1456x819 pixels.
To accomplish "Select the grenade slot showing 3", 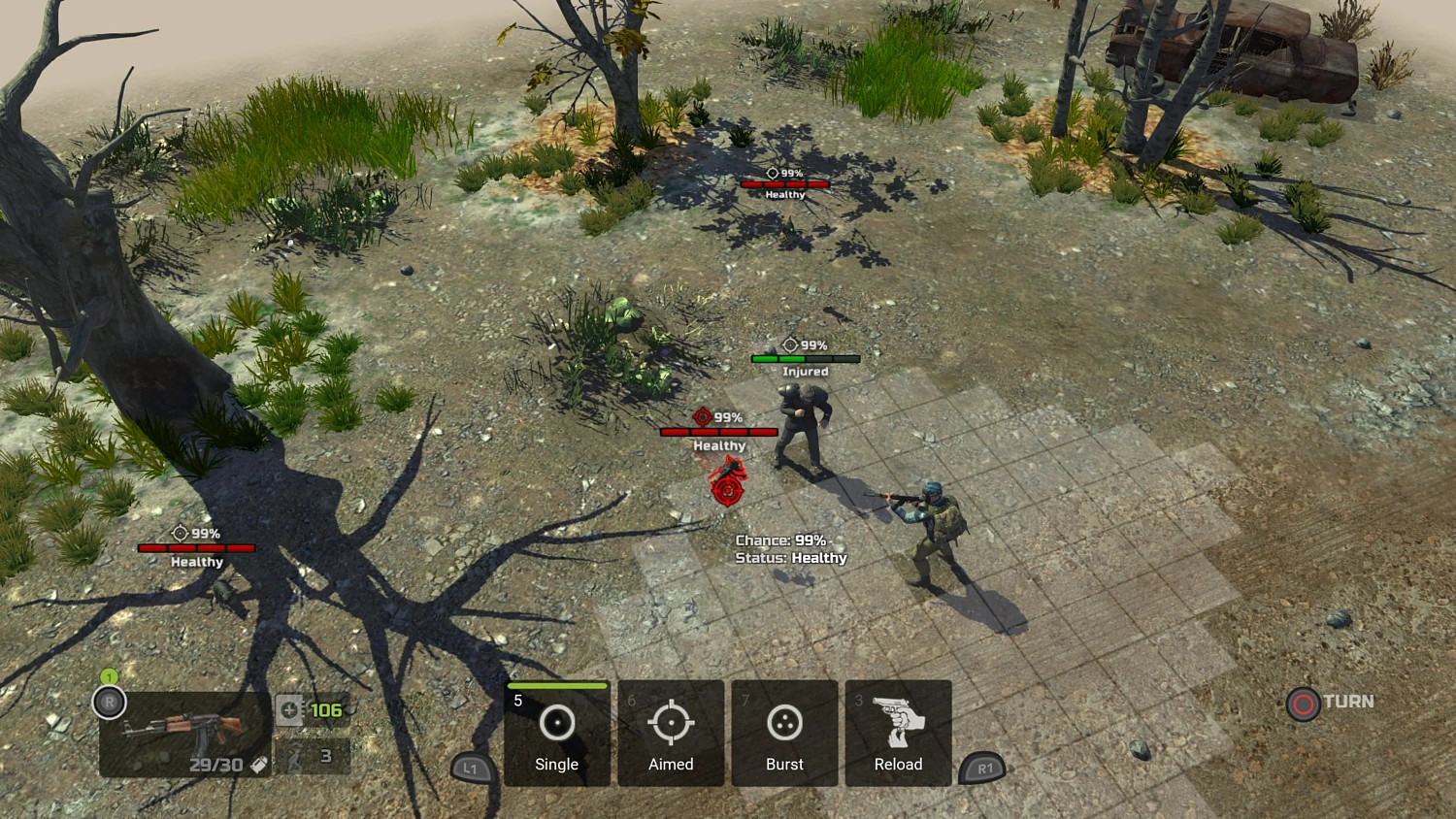I will (311, 756).
